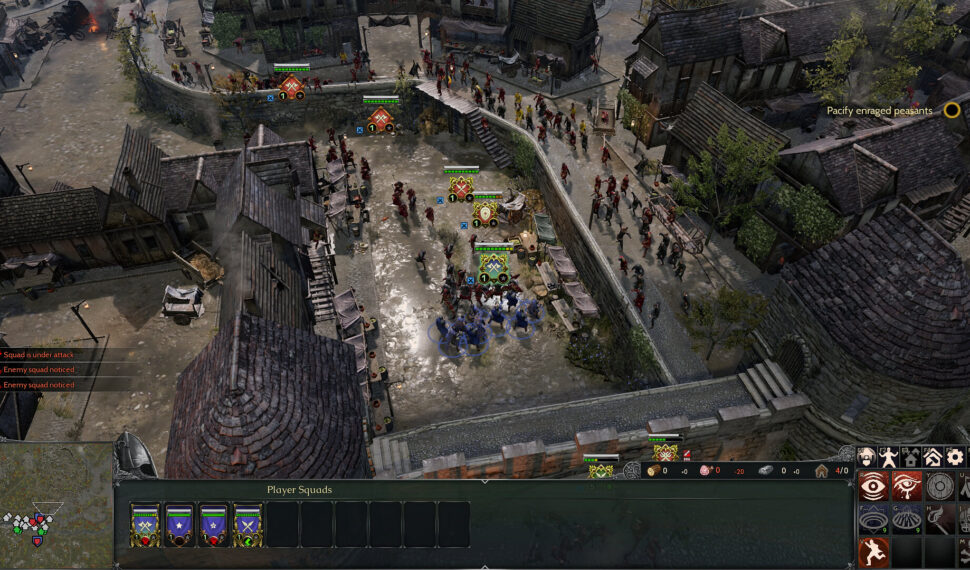Select the first crossed-axes squad banner
The image size is (970, 570).
145,524
